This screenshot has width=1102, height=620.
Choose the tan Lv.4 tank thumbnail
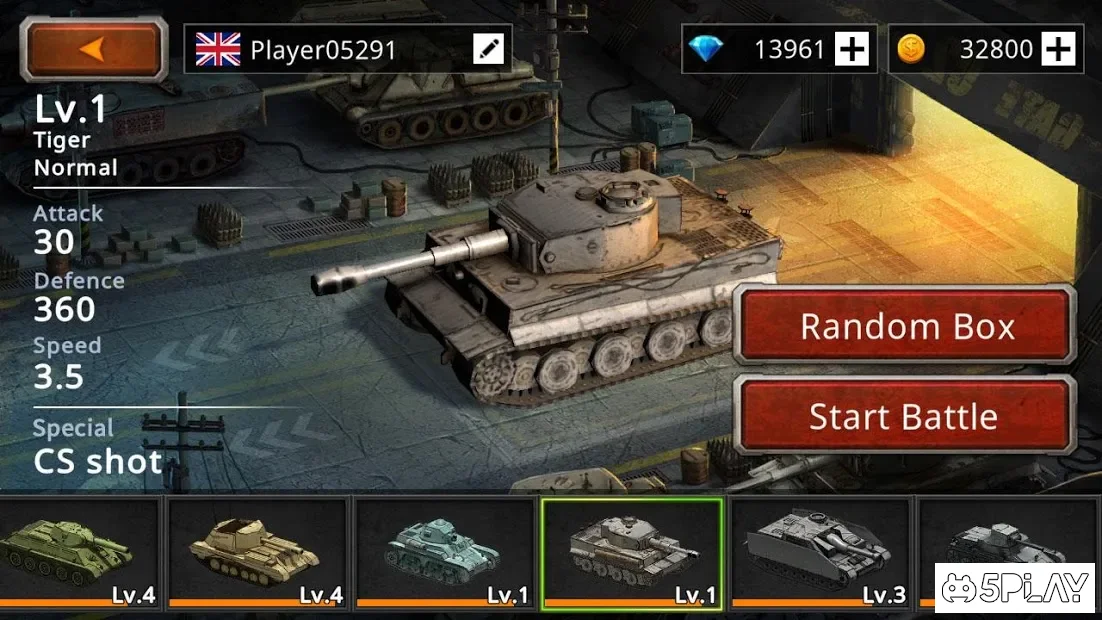258,553
